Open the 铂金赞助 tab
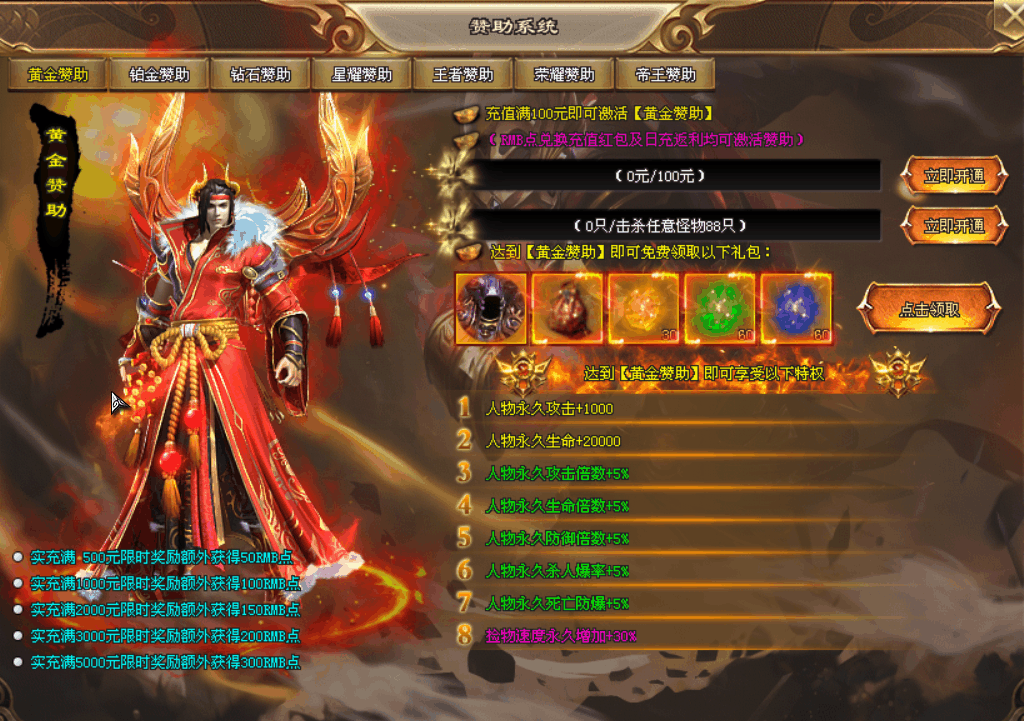Screen dimensions: 1024x721 click(159, 75)
